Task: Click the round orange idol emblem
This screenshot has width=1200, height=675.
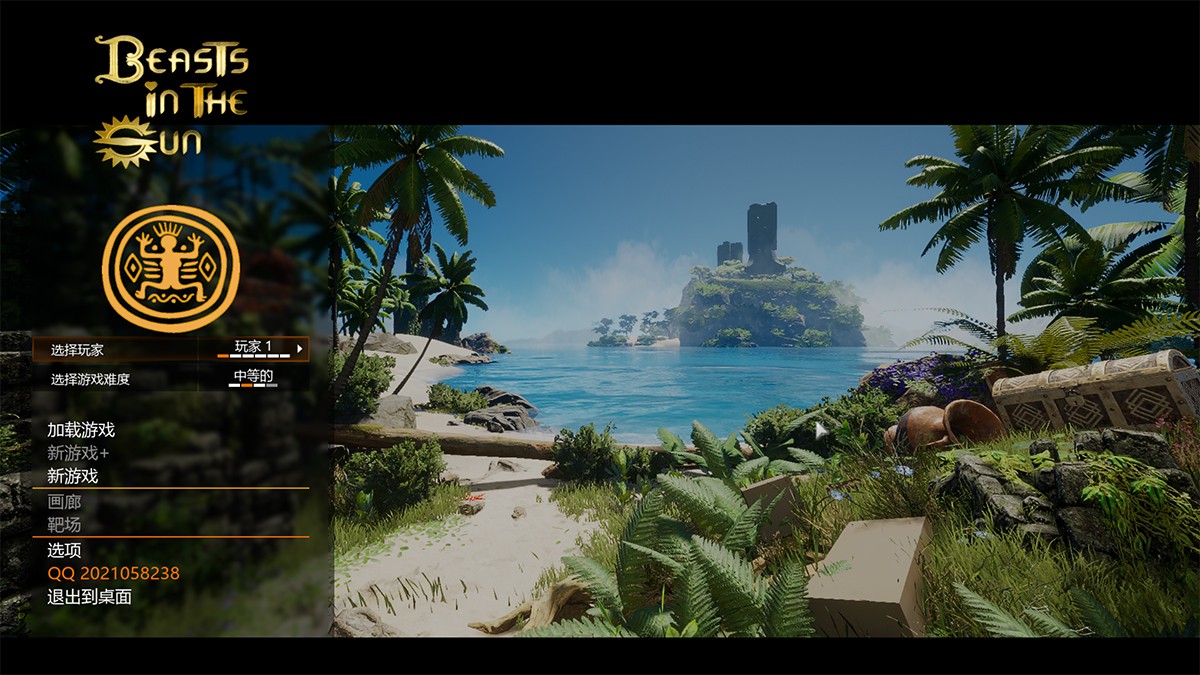Action: pyautogui.click(x=171, y=269)
